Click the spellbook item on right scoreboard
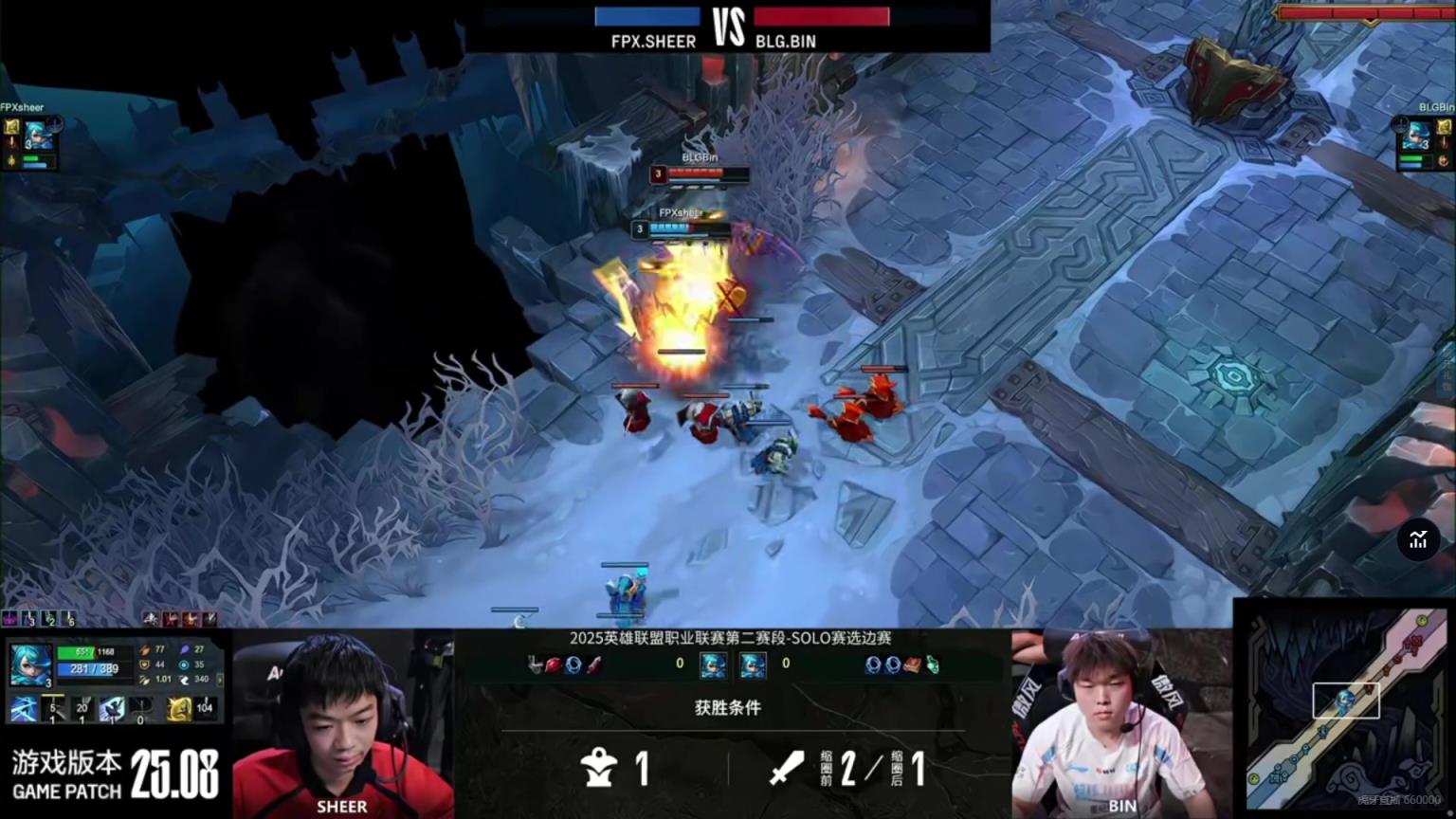1456x819 pixels. click(x=912, y=664)
